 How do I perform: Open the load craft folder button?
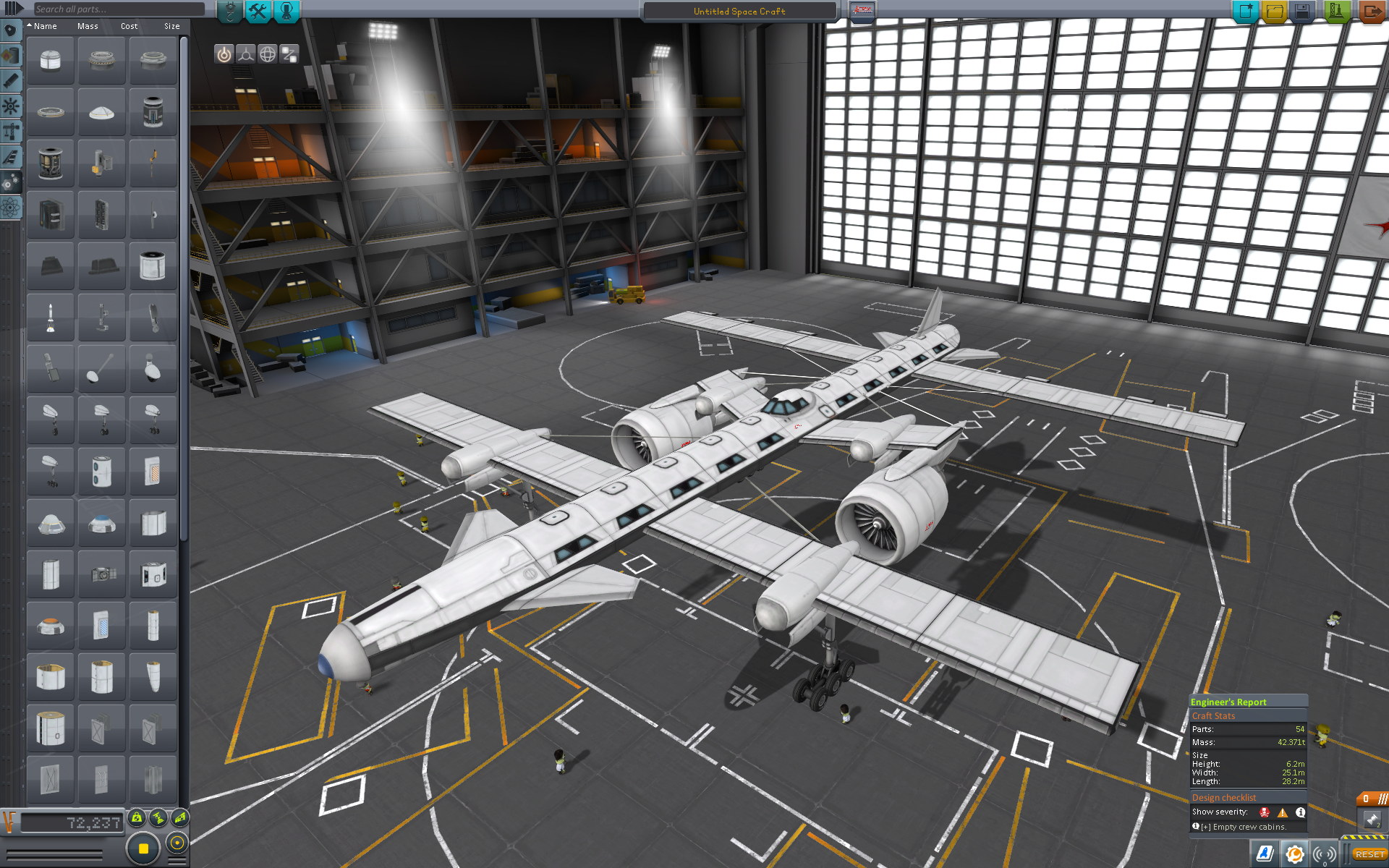(x=1274, y=12)
